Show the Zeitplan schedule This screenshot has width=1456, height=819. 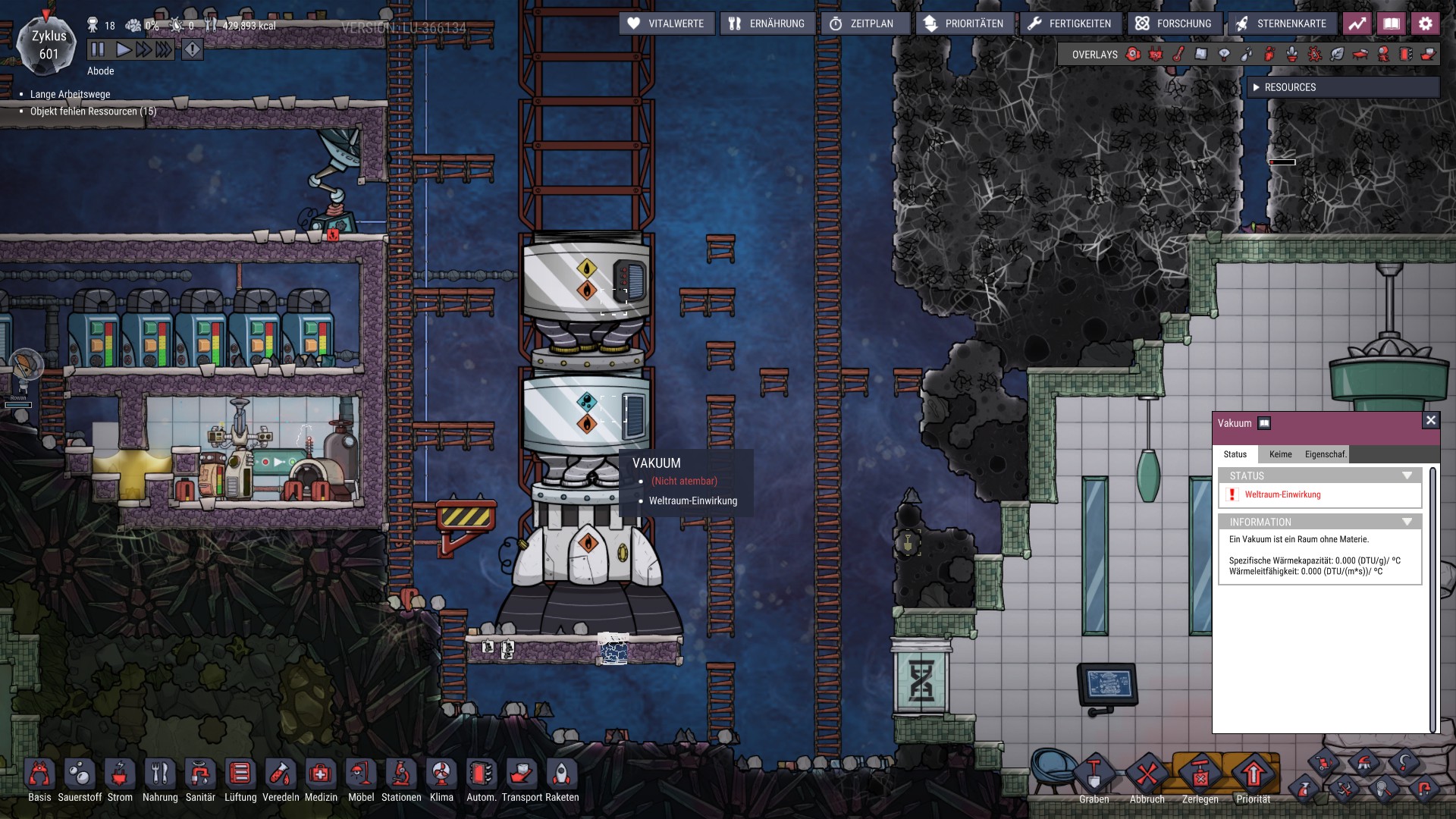861,24
